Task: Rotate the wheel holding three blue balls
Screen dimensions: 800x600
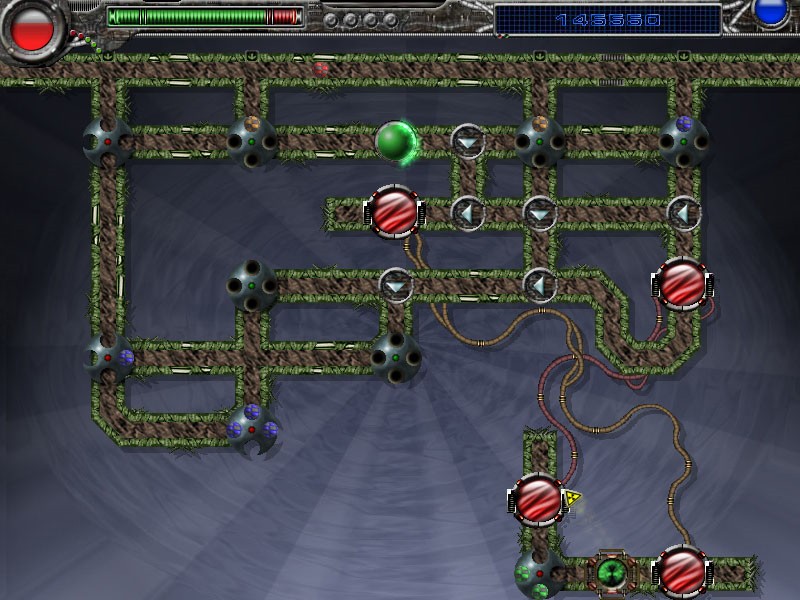Action: [251, 428]
